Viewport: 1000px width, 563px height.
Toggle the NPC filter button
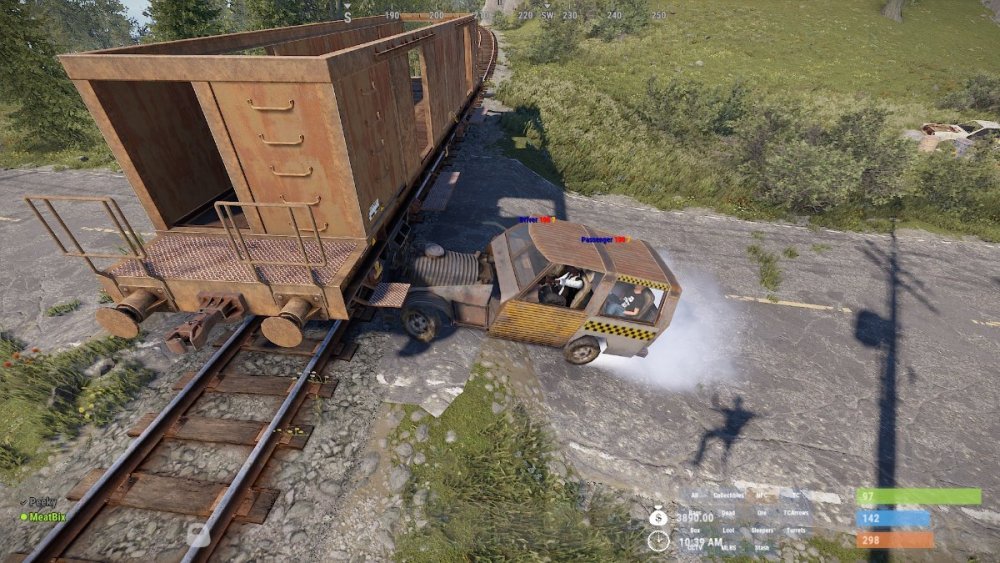click(x=763, y=496)
